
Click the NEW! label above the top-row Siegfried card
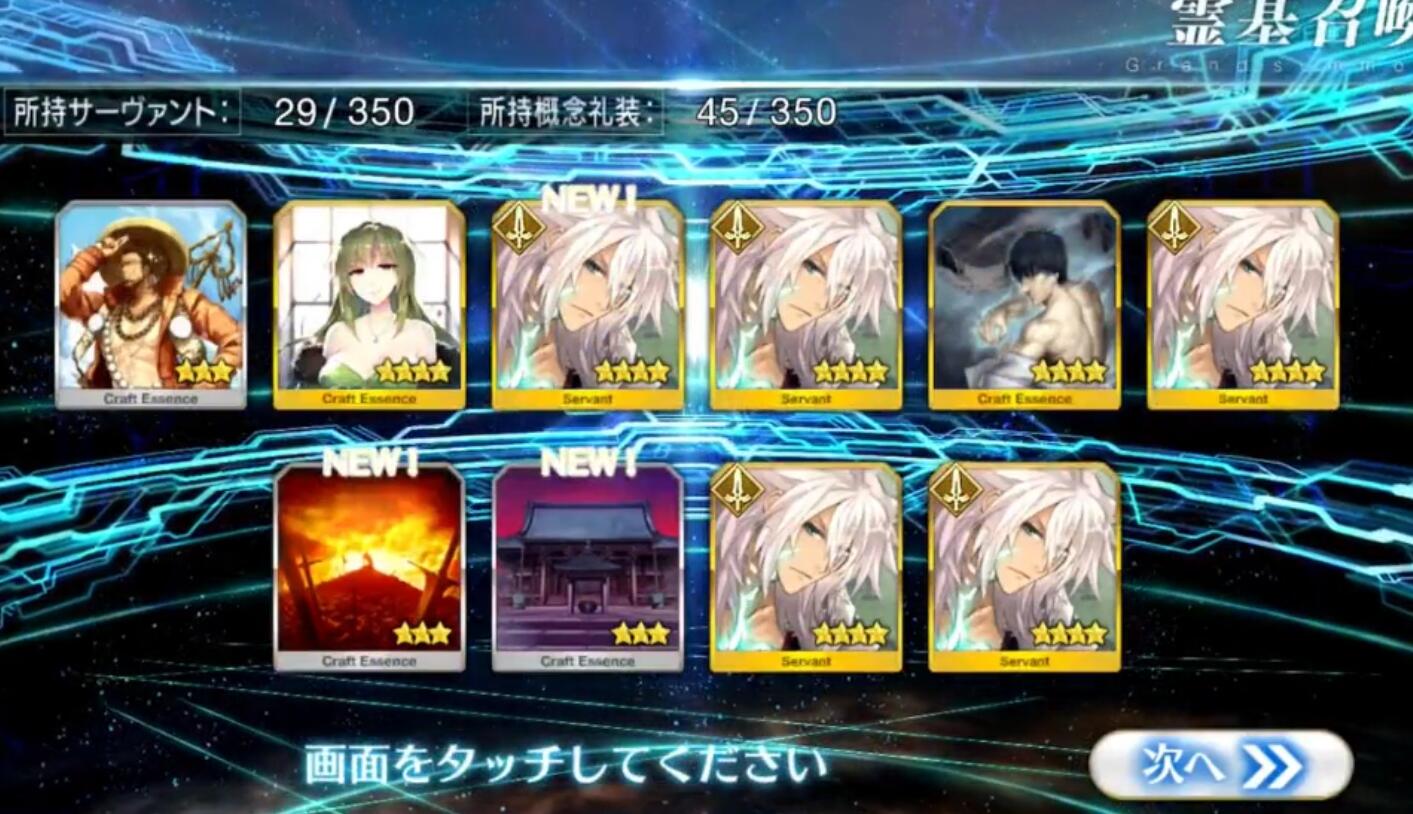[x=592, y=200]
